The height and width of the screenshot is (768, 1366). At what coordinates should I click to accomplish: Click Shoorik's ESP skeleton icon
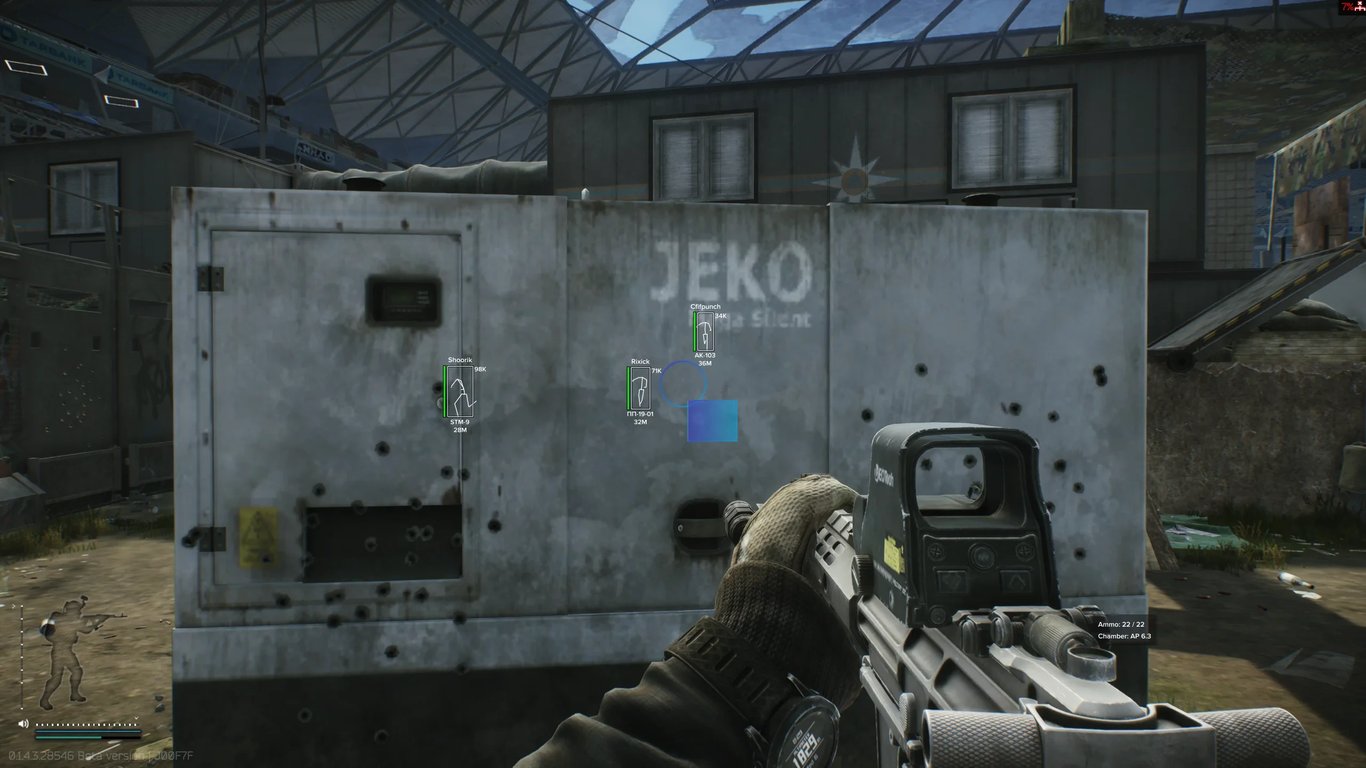click(459, 393)
